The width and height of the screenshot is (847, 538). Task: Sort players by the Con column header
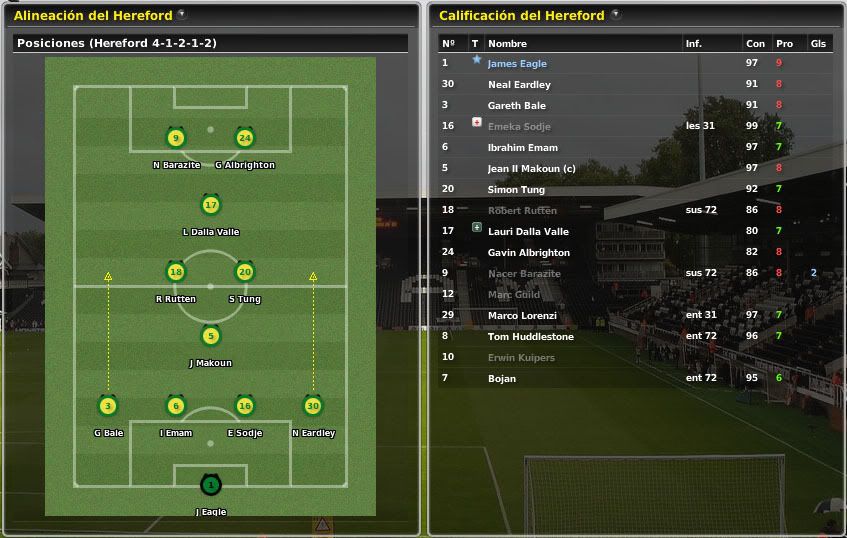[x=755, y=43]
